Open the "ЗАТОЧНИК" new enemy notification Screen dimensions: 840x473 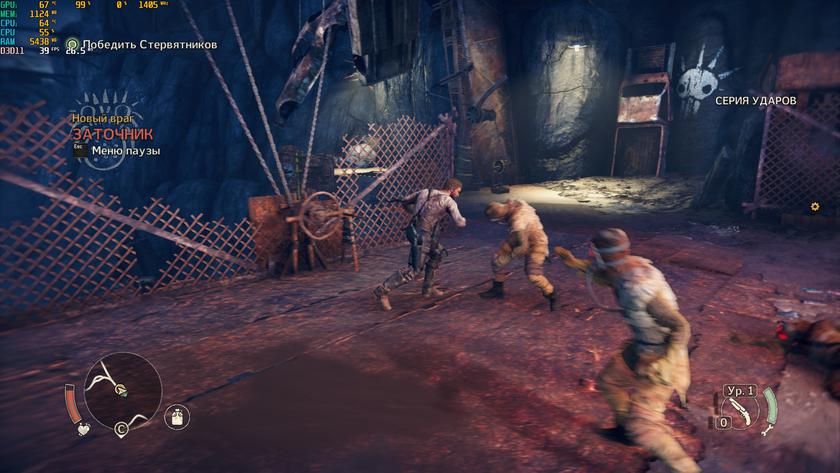(x=112, y=133)
